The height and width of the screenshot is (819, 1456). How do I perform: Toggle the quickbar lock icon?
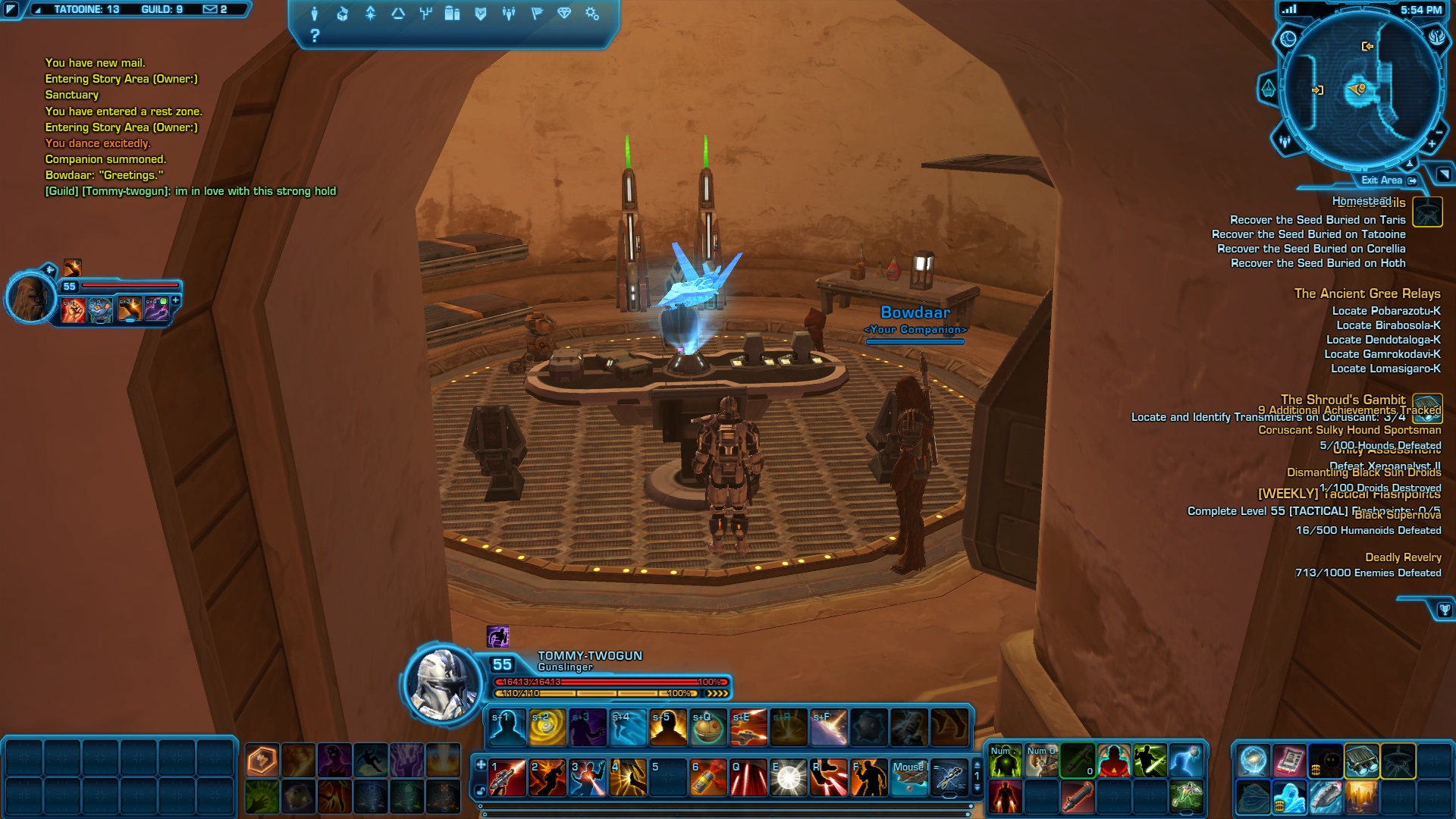(x=481, y=791)
